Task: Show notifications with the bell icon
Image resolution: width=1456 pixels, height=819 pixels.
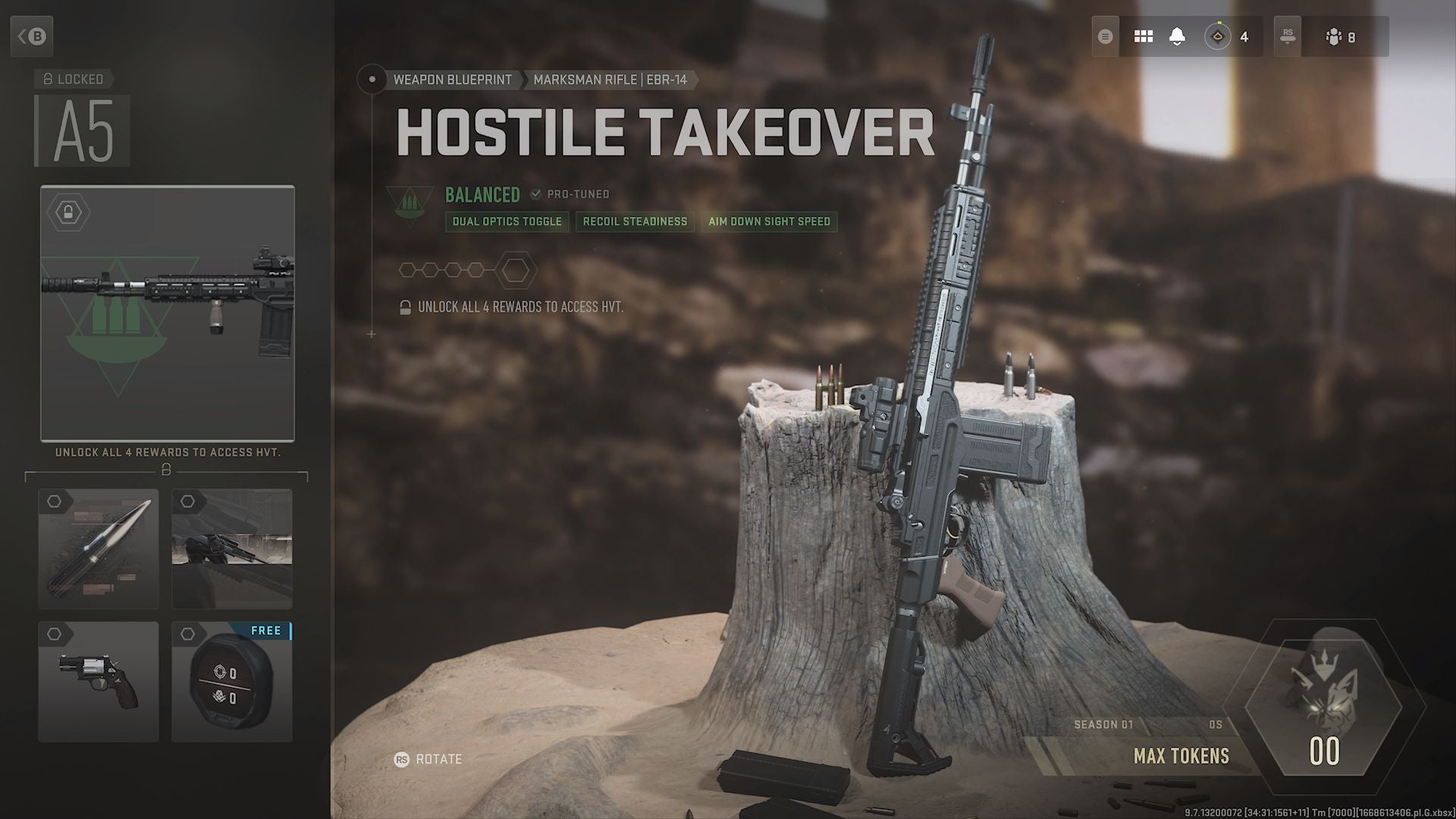Action: (1177, 36)
